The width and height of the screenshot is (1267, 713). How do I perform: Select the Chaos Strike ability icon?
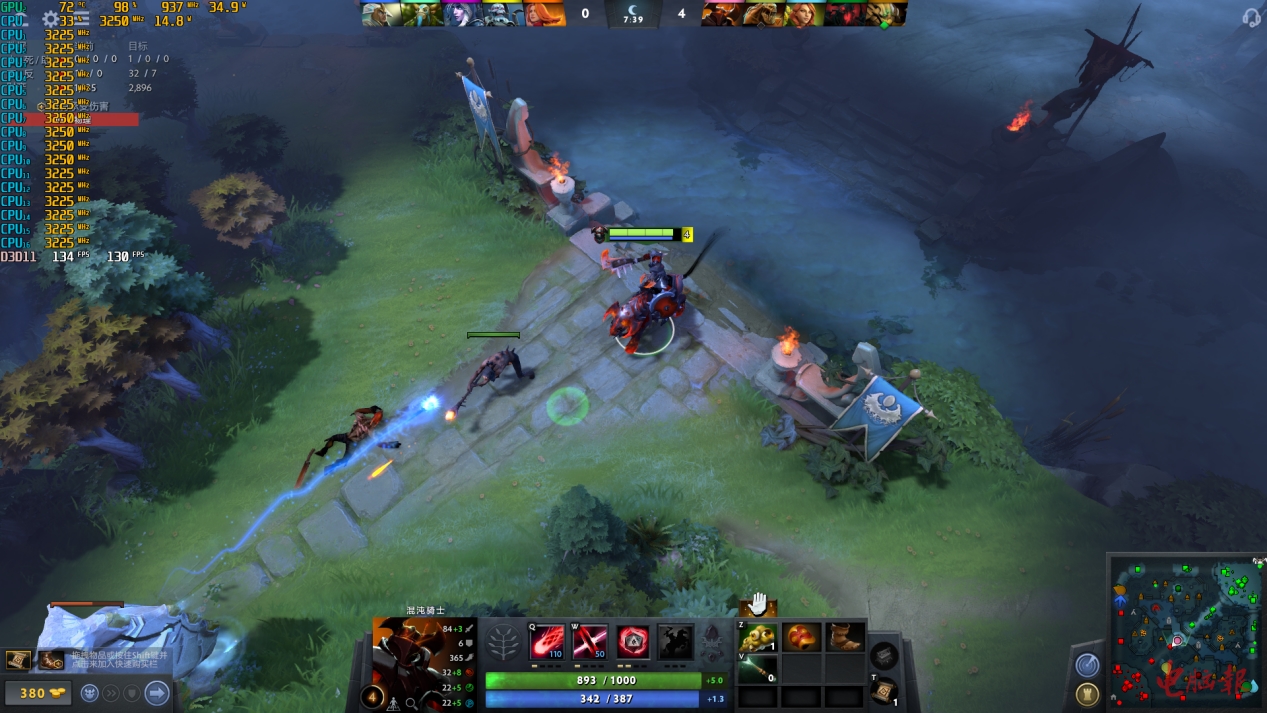tap(633, 640)
